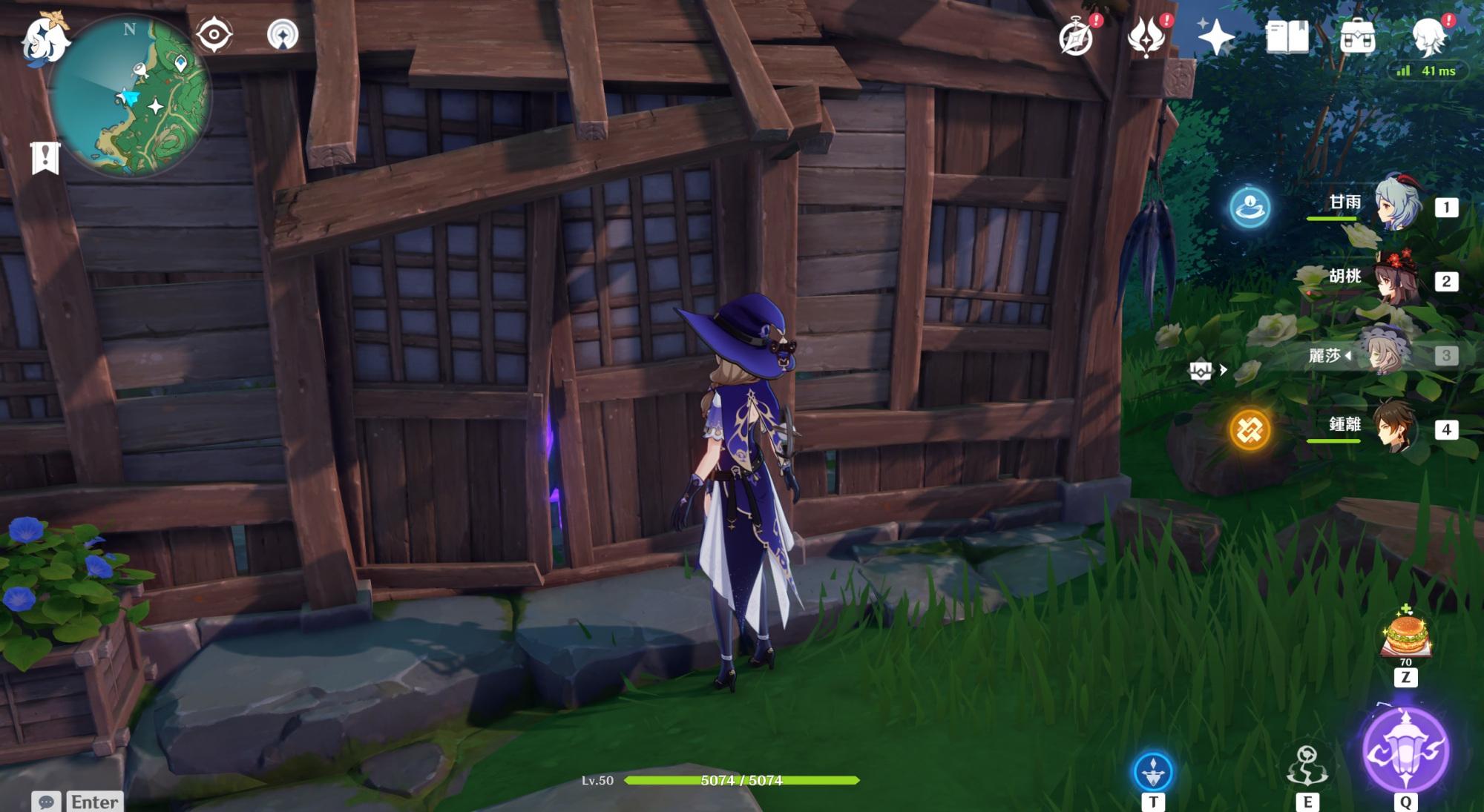Viewport: 1484px width, 812px height.
Task: Expand the circular minimap
Action: 132,96
